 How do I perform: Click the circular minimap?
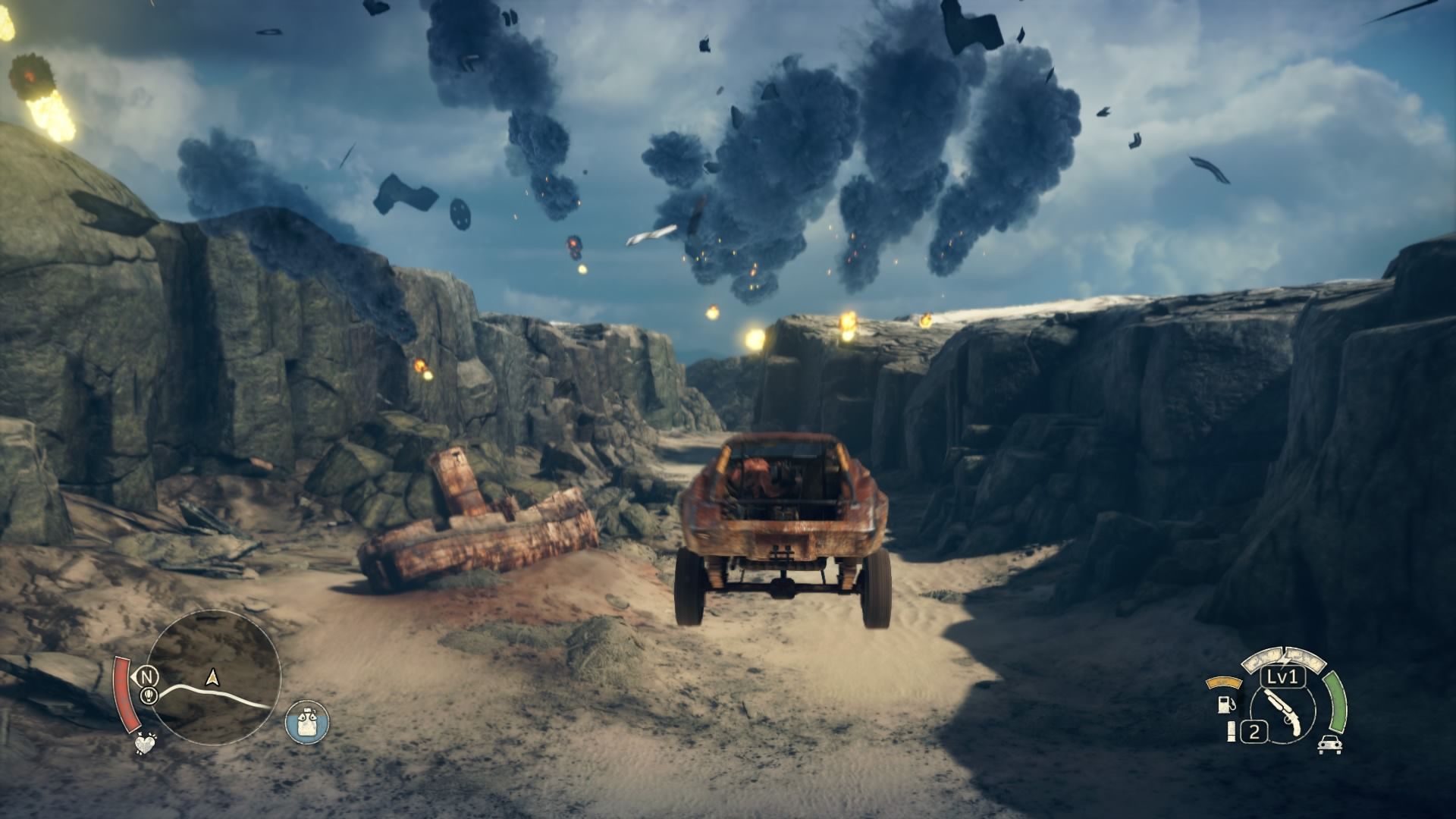pyautogui.click(x=213, y=677)
